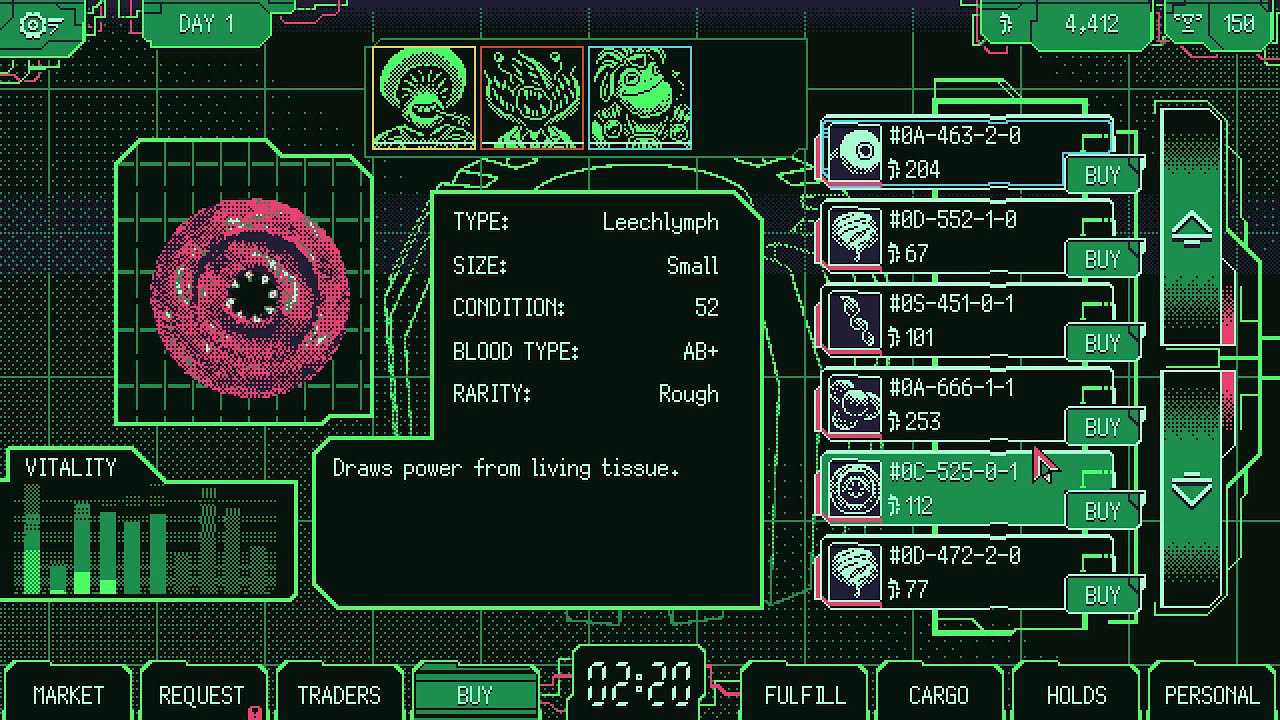The height and width of the screenshot is (720, 1280).
Task: Open the settings gear menu
Action: point(40,24)
